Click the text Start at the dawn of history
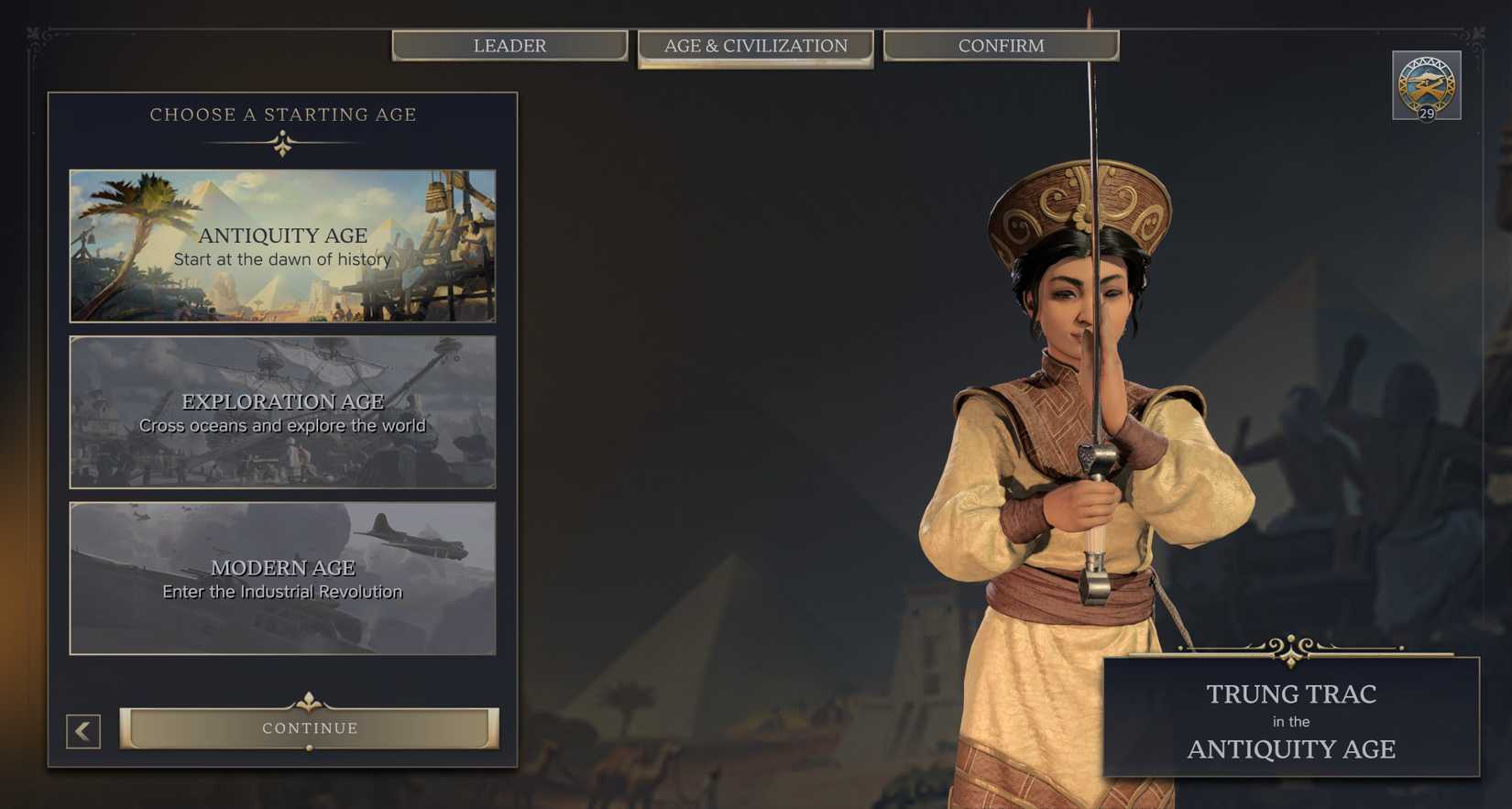The image size is (1512, 809). (x=282, y=259)
